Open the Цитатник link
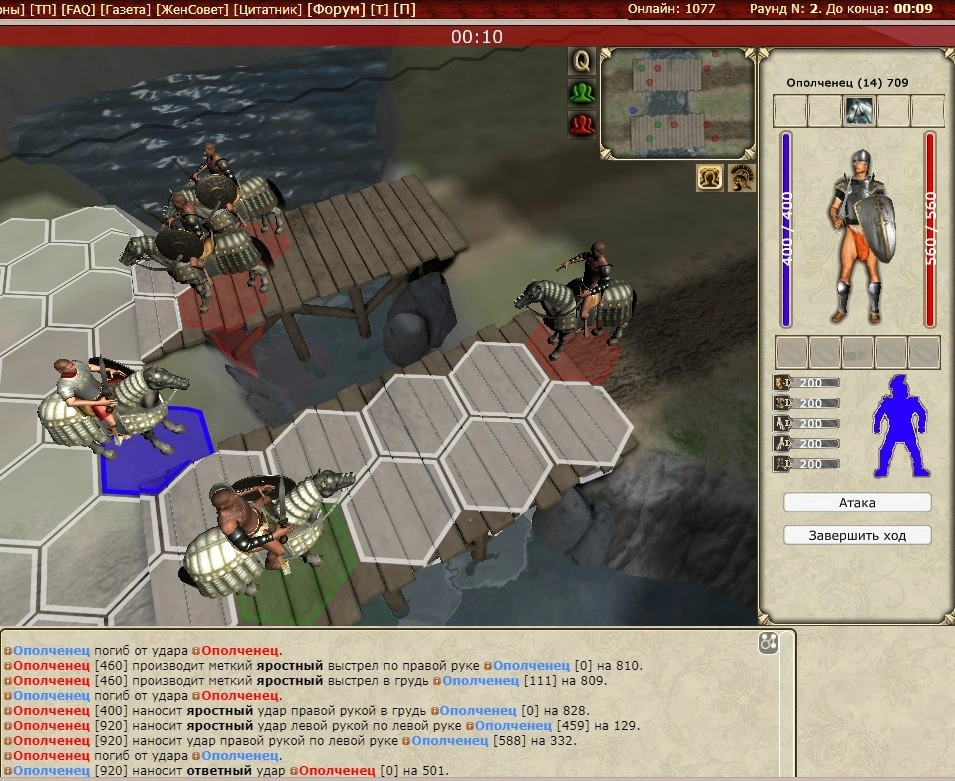The width and height of the screenshot is (955, 781). pos(268,9)
